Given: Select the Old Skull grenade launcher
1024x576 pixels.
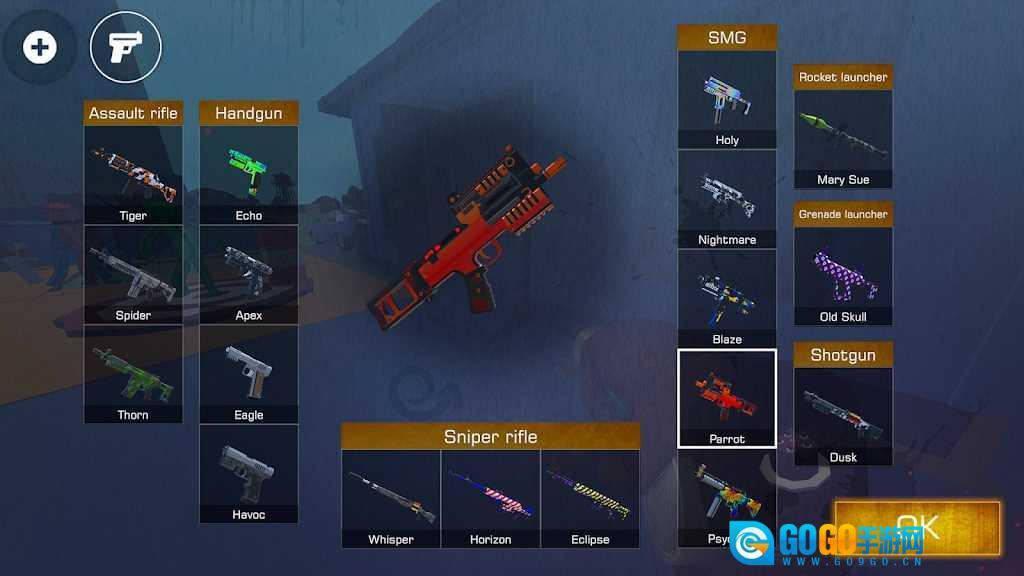Looking at the screenshot, I should click(843, 275).
